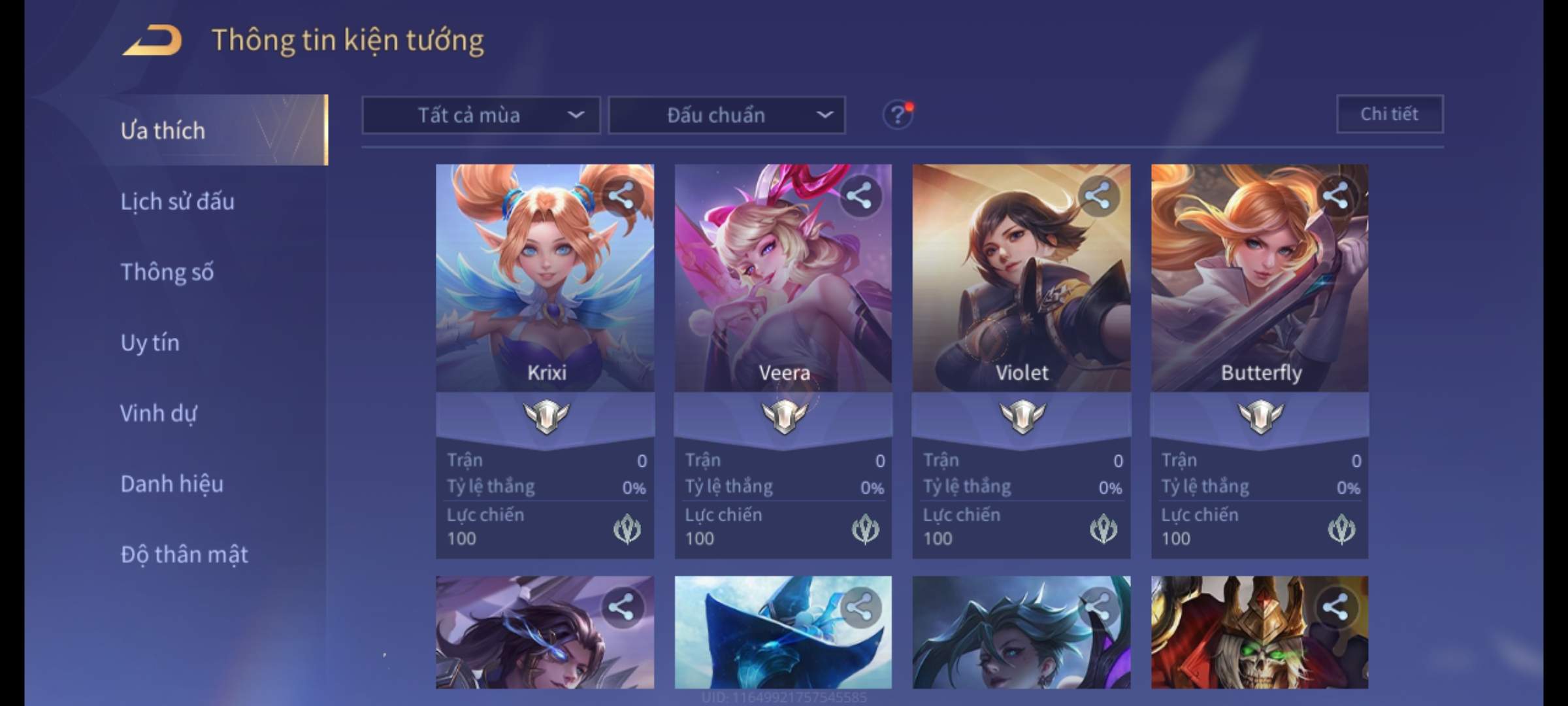
Task: Share the Krixi hero card
Action: click(621, 195)
